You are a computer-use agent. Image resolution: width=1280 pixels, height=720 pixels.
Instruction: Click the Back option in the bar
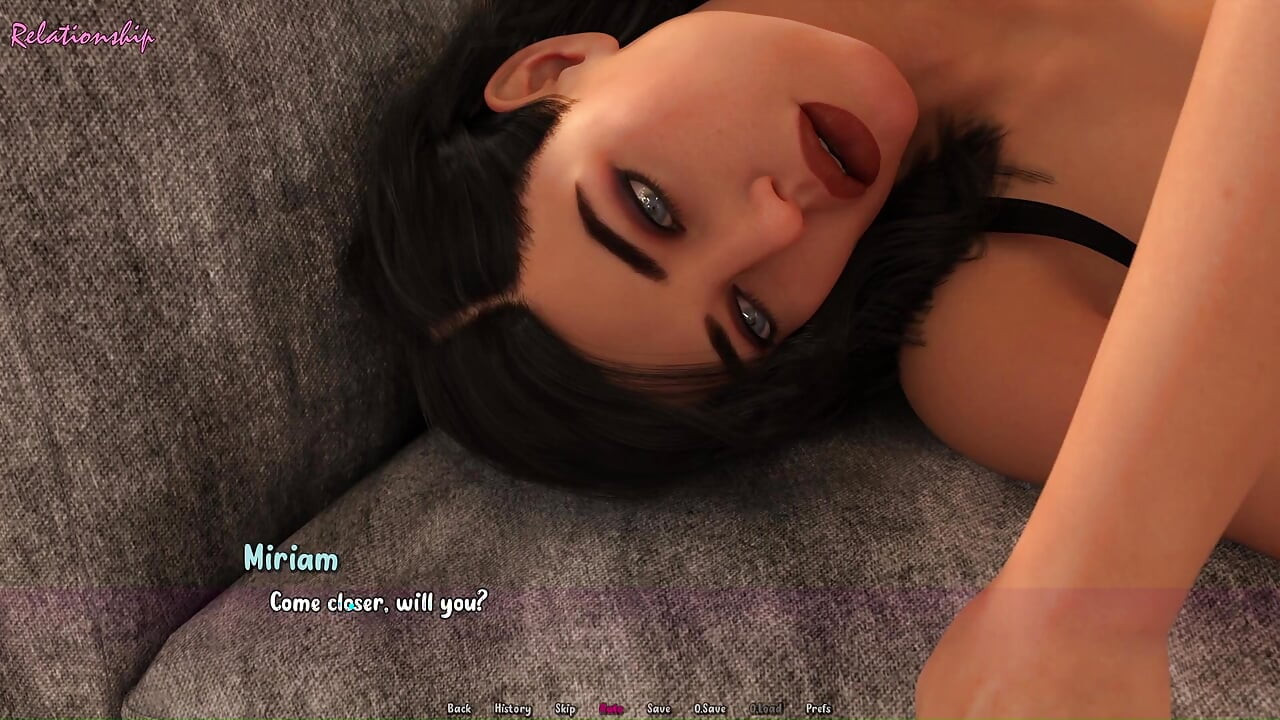460,708
